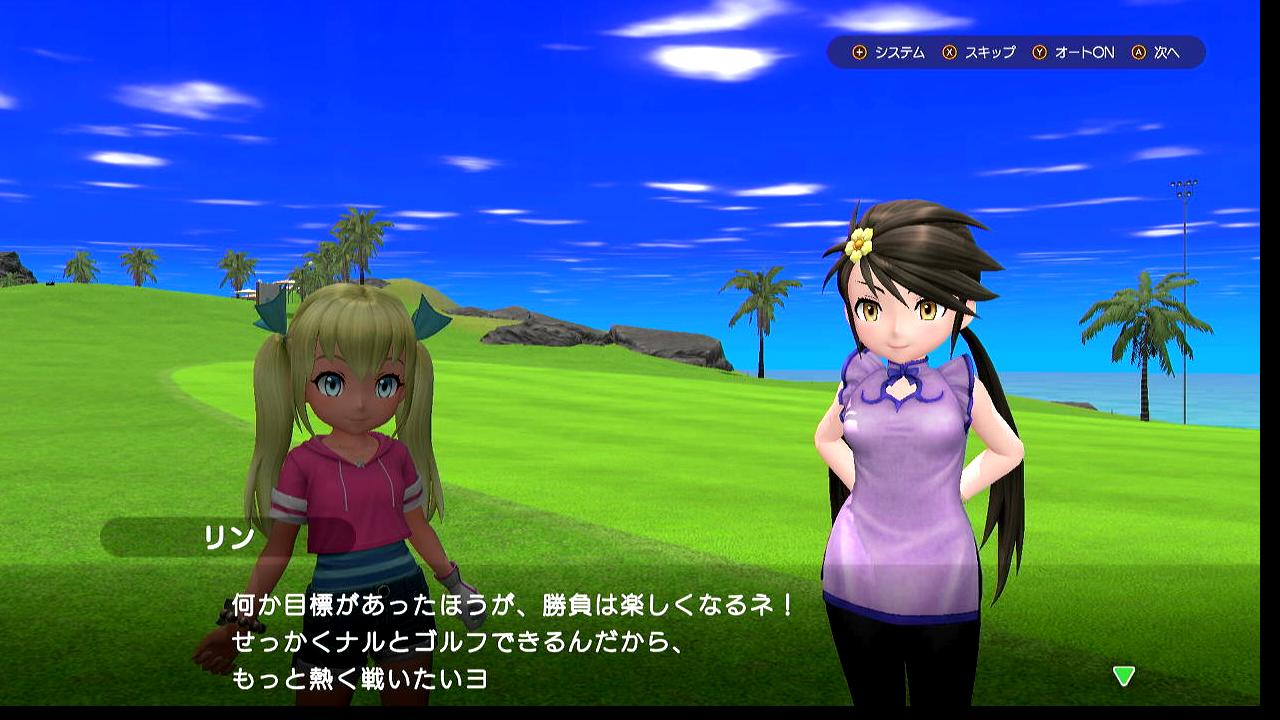The image size is (1280, 720).
Task: Skip the dialogue with スキップ
Action: point(979,52)
